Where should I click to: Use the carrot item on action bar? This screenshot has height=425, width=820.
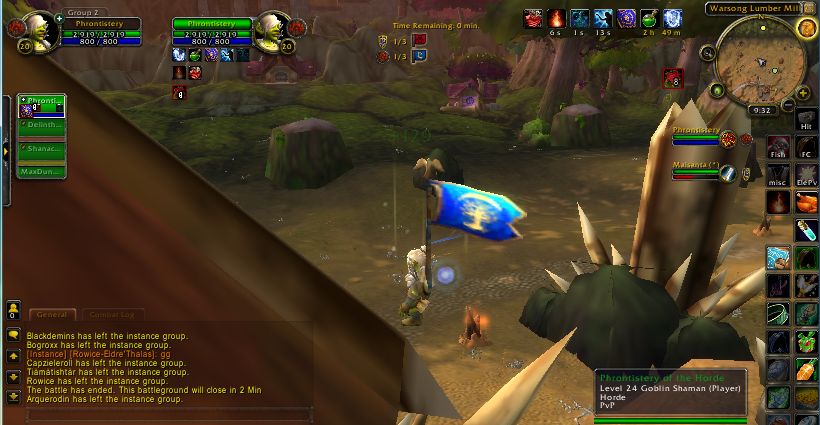[806, 369]
